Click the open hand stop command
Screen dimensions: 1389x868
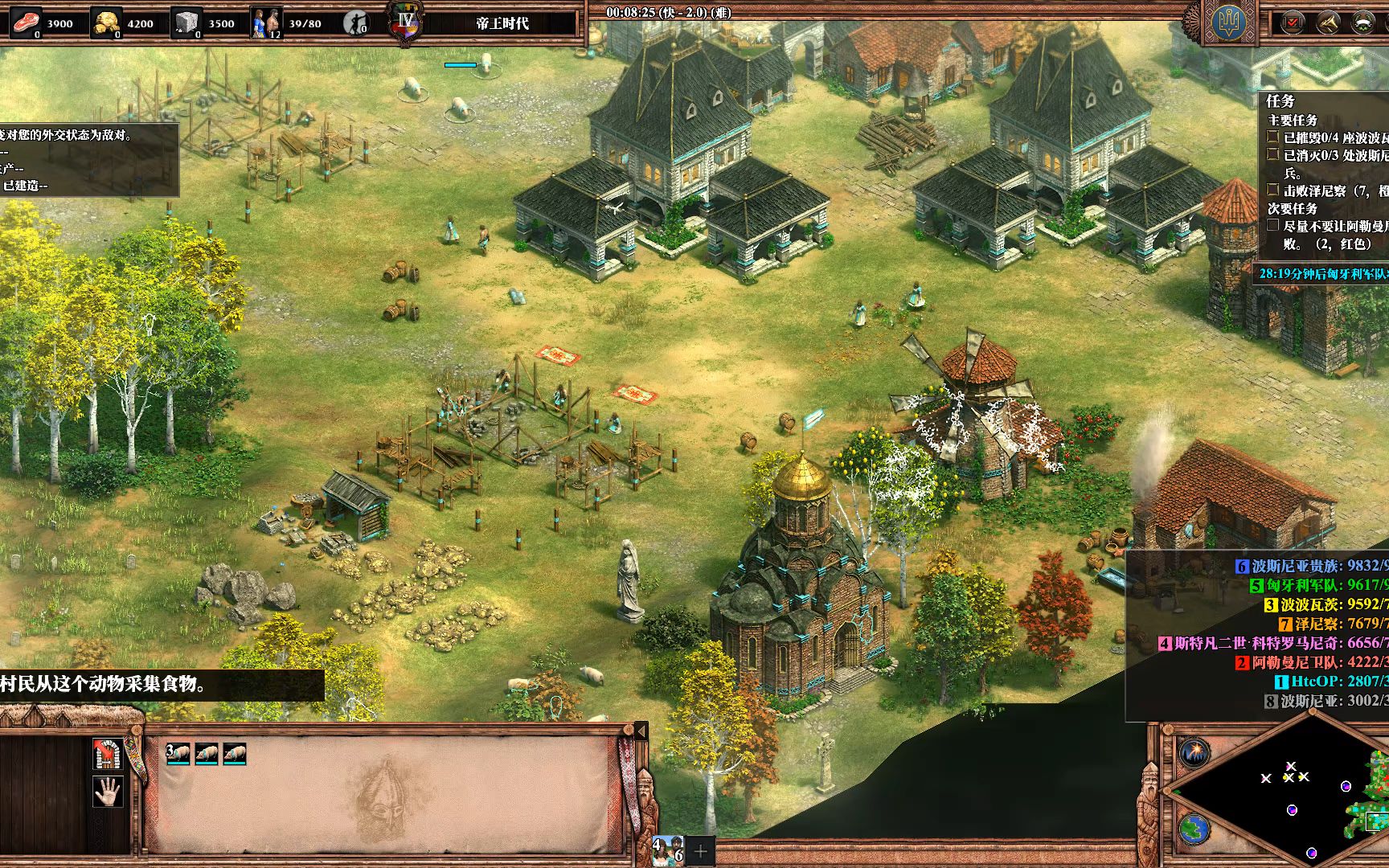tap(107, 791)
